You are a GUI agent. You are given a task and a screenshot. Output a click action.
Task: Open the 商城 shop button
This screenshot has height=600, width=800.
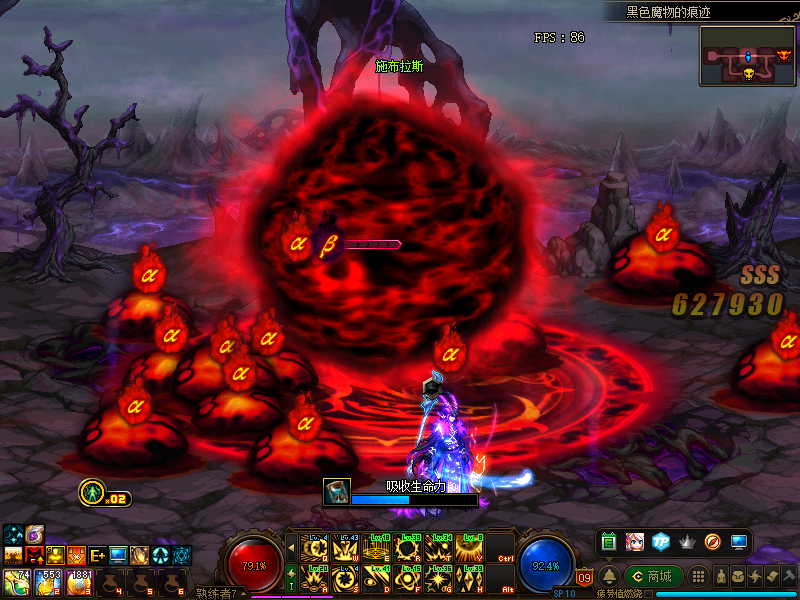click(654, 577)
